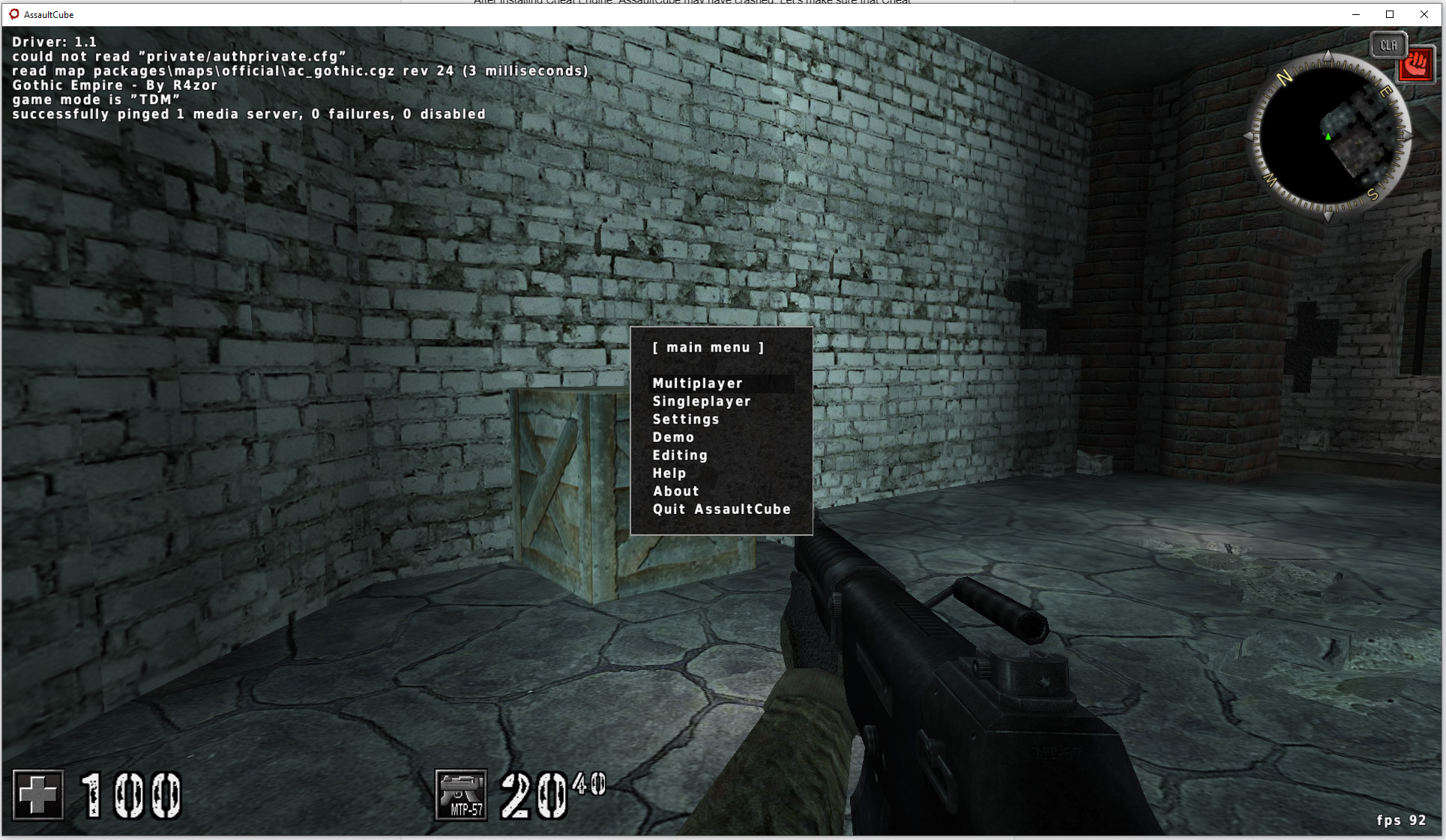Click the AssaultCube icon in title bar
The height and width of the screenshot is (840, 1446).
[13, 13]
